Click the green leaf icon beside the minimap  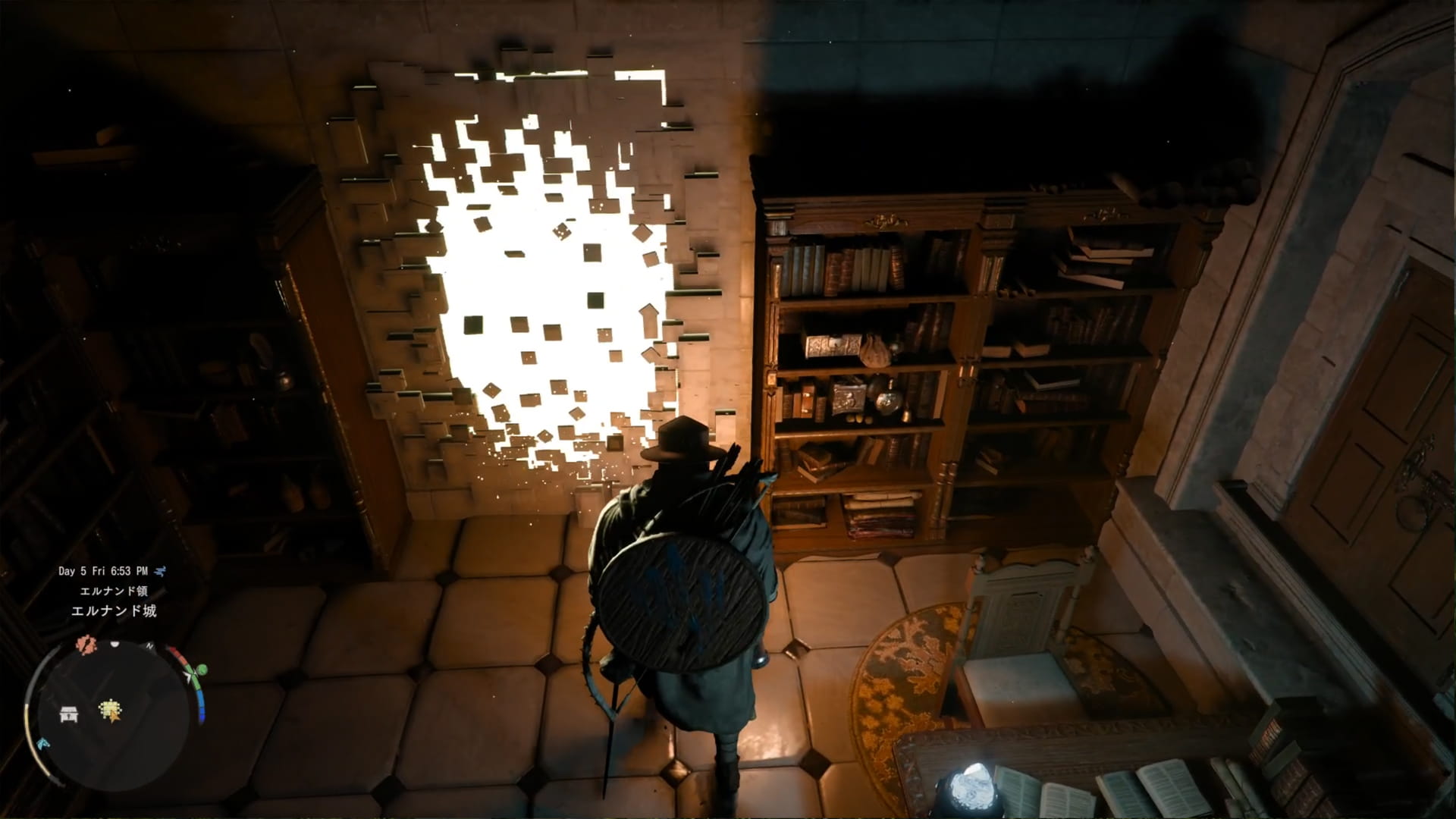click(199, 670)
